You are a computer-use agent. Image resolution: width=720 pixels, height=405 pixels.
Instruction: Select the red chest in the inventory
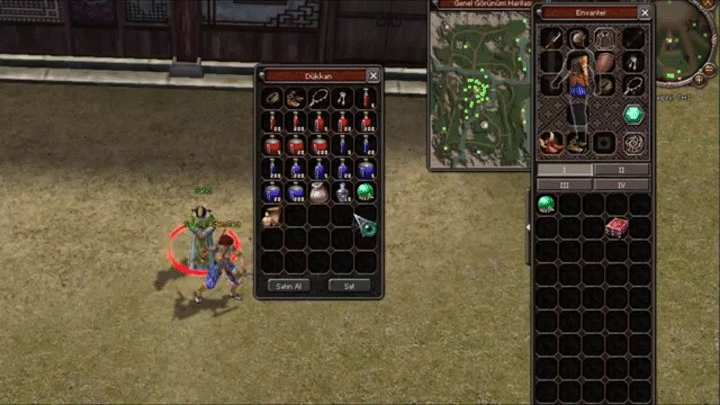click(x=617, y=227)
